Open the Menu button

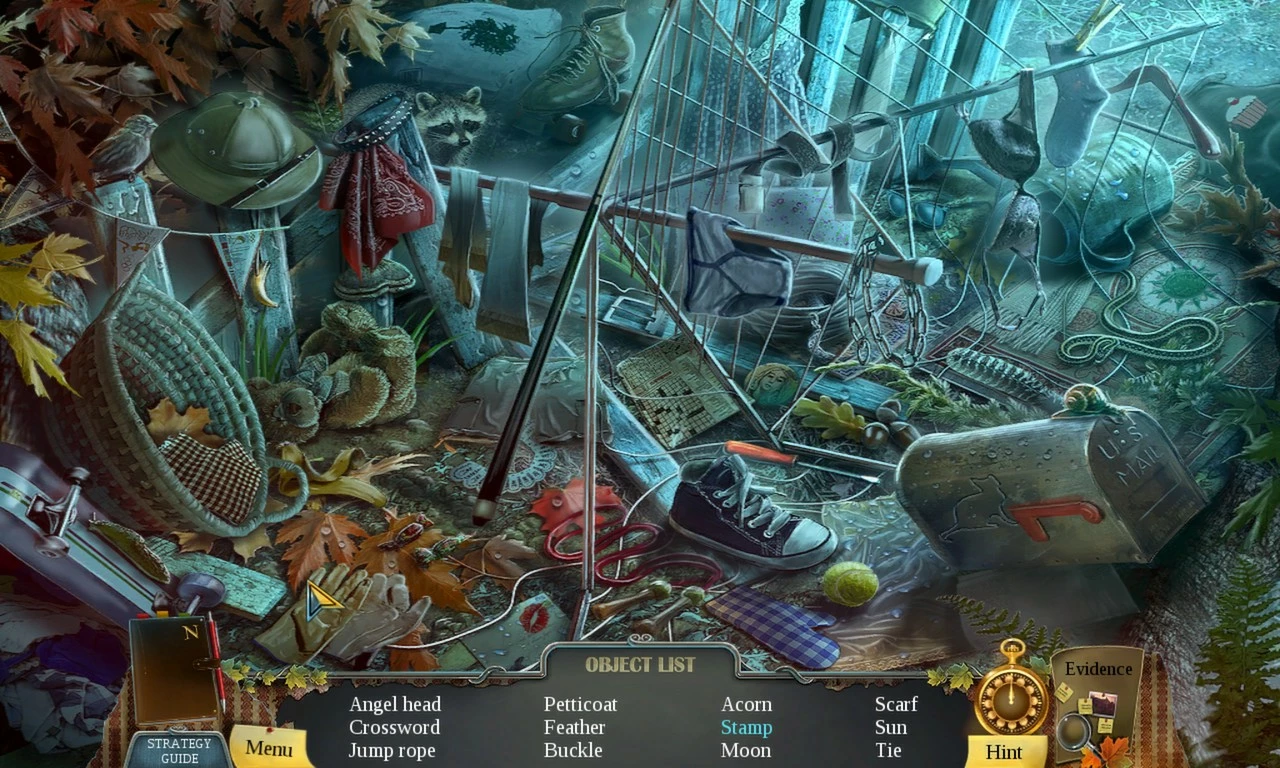268,748
